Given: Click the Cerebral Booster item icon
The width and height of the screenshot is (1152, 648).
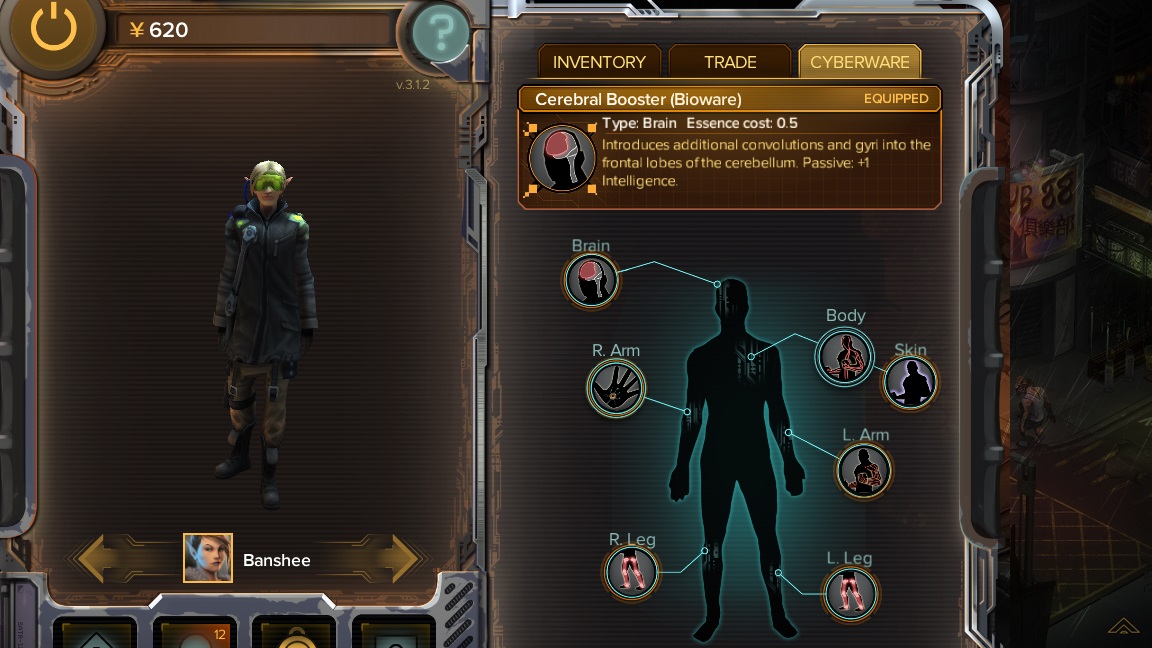Looking at the screenshot, I should point(561,157).
